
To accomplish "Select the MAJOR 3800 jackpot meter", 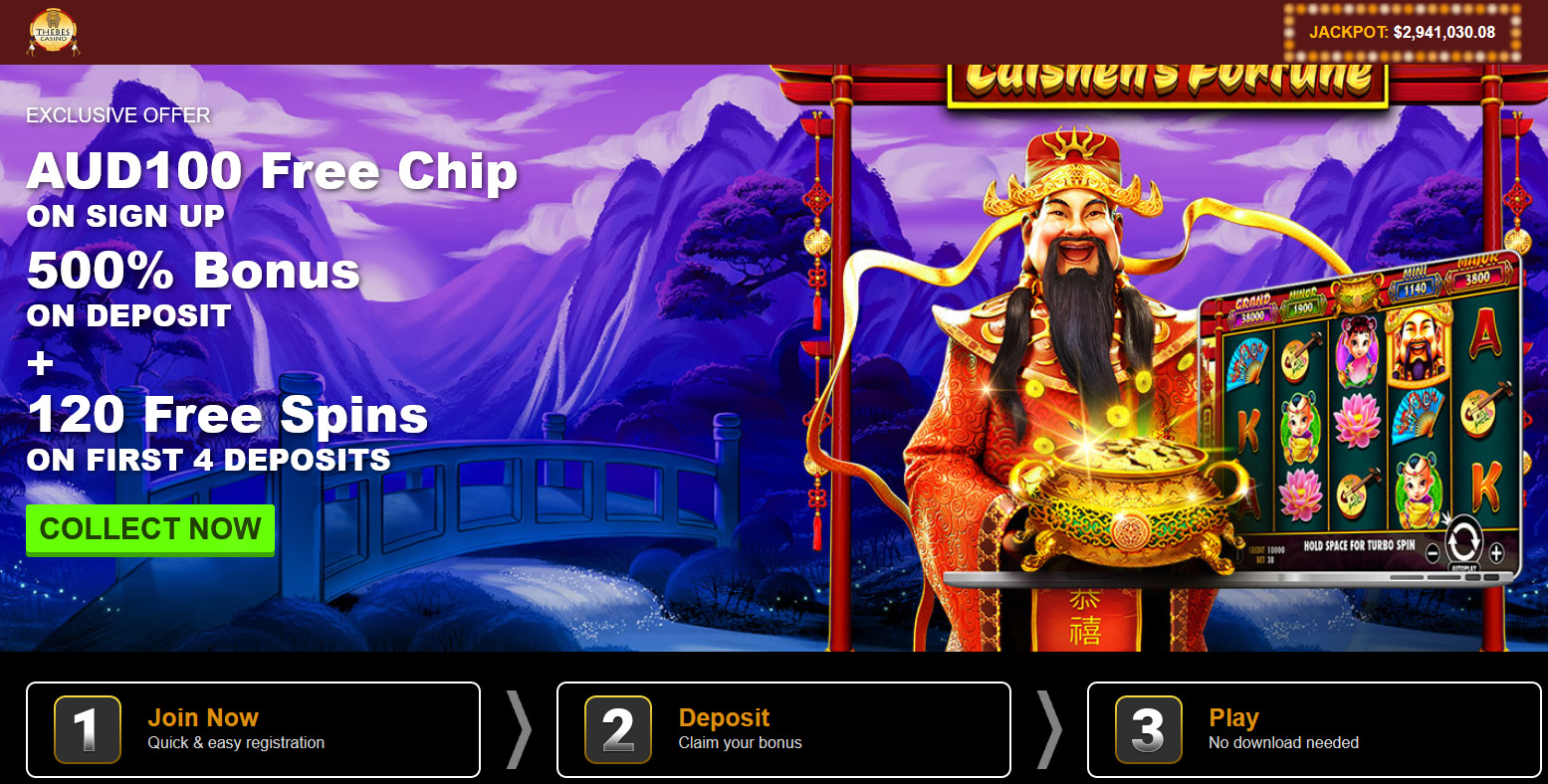I will click(x=1476, y=280).
